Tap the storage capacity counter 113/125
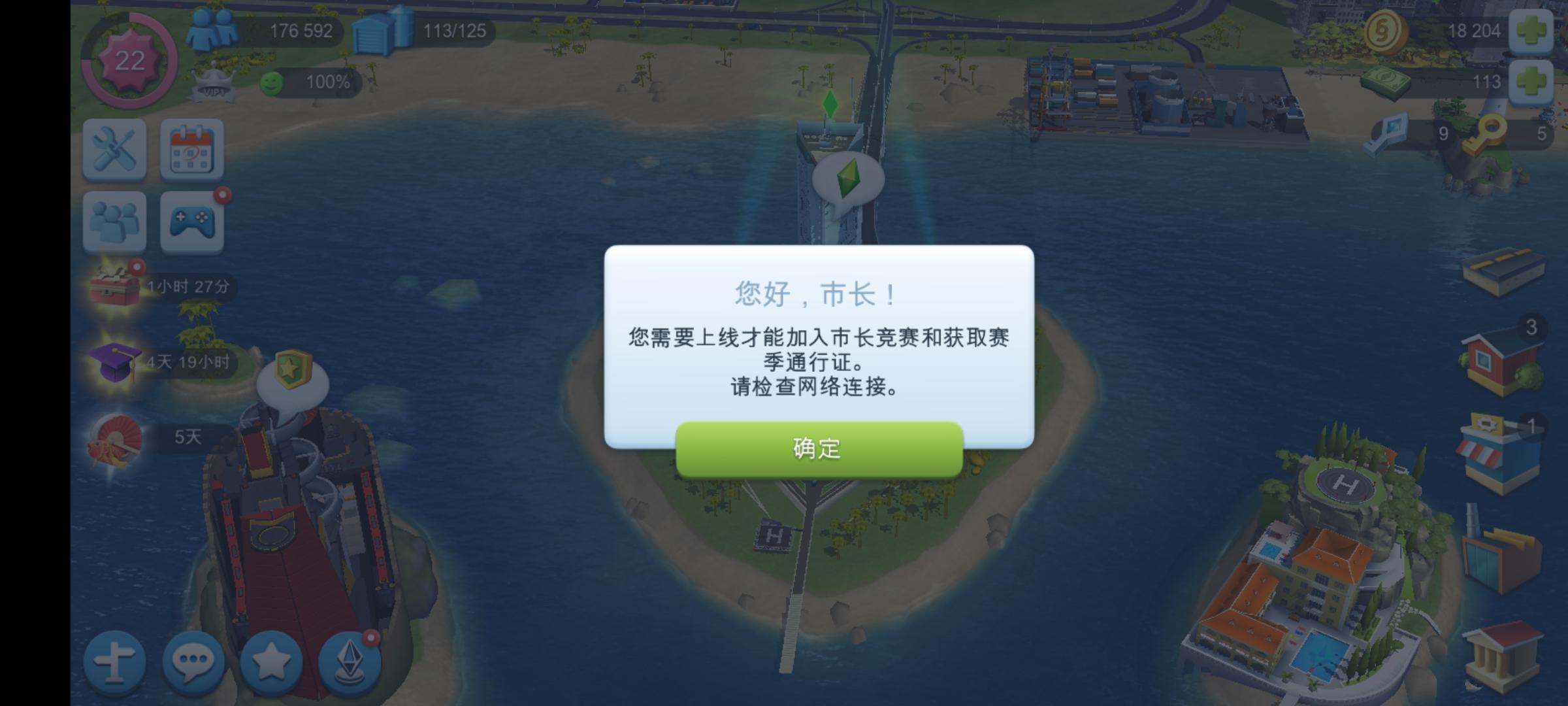This screenshot has height=706, width=1568. point(453,30)
